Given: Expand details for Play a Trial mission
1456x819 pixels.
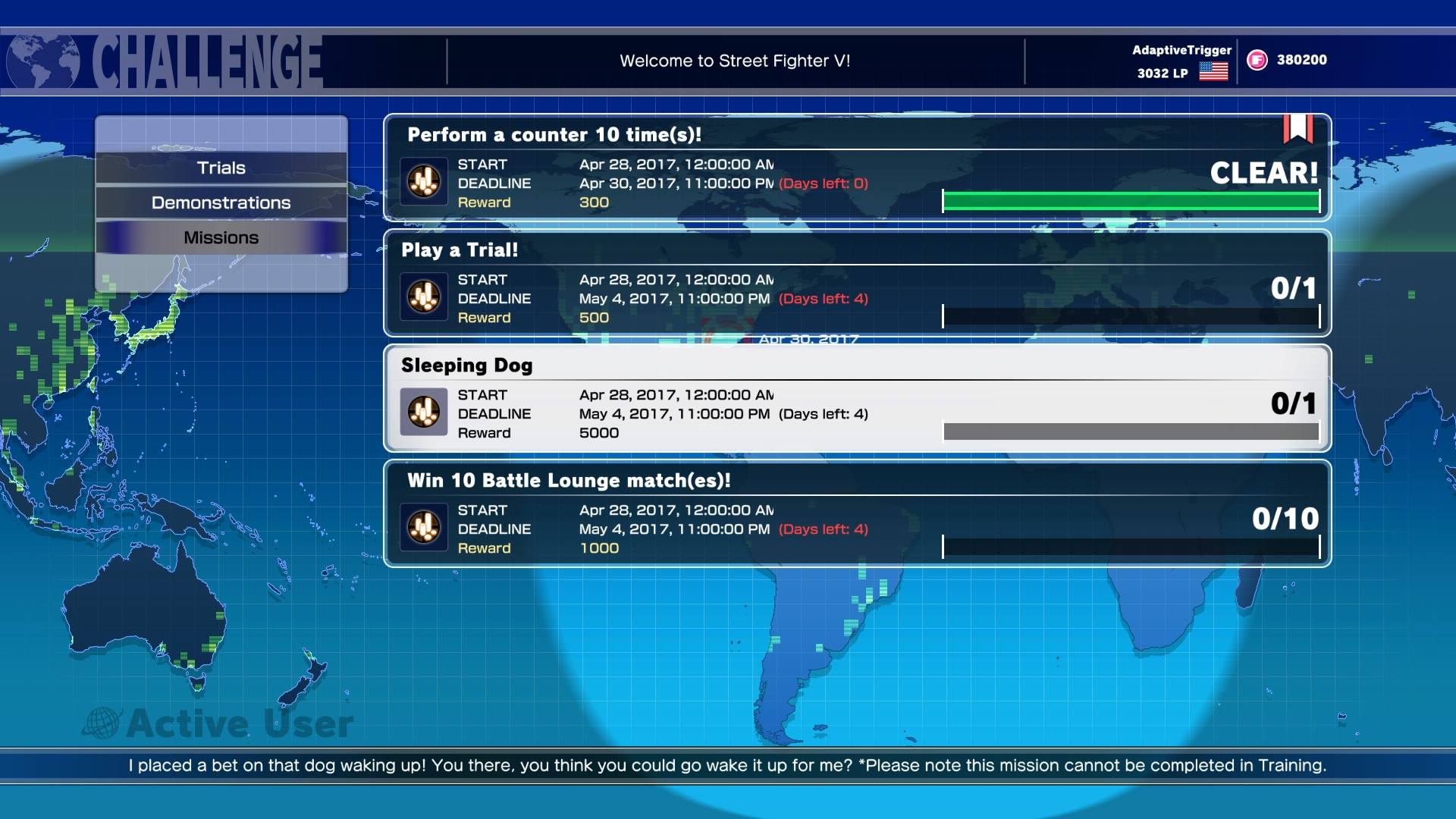Looking at the screenshot, I should pos(855,284).
